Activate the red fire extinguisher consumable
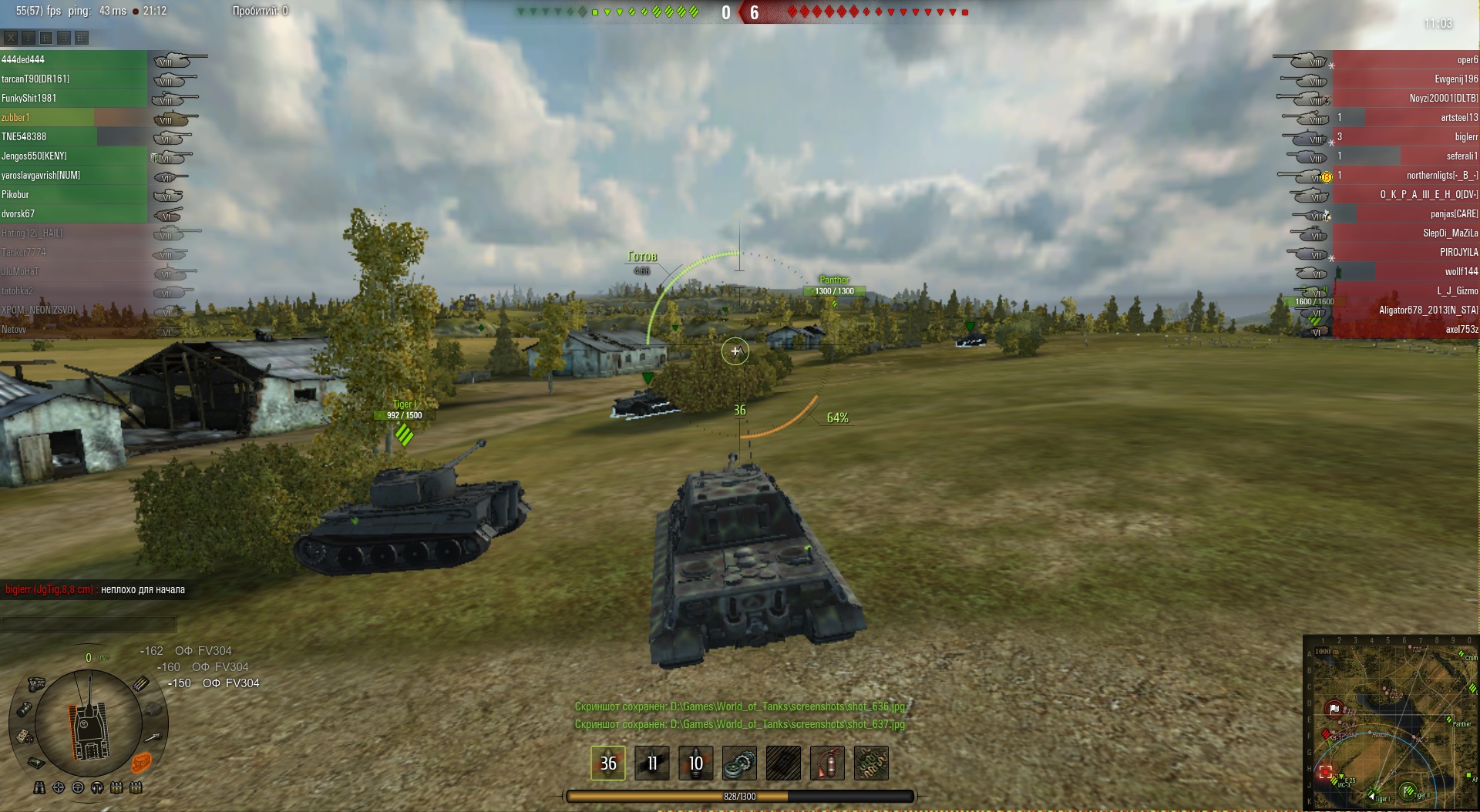Screen dimensions: 1480x812 tap(827, 763)
